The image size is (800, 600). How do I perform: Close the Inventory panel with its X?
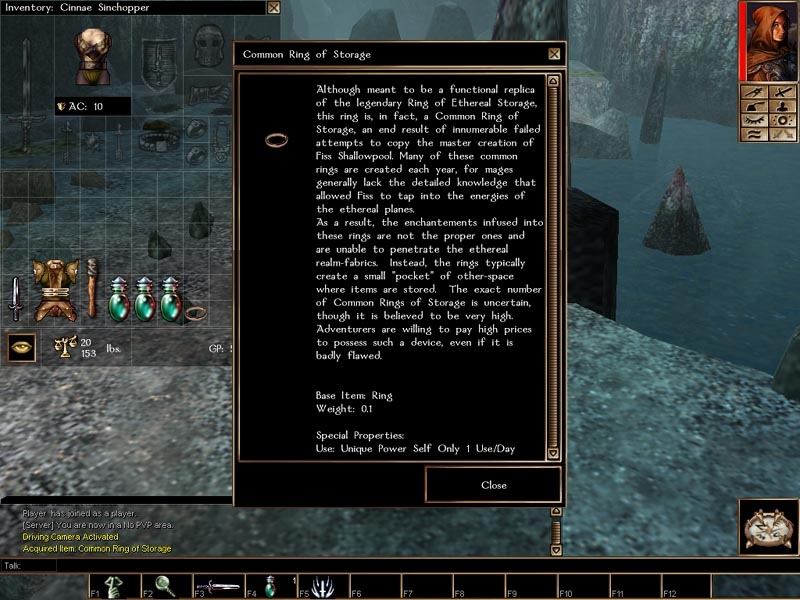tap(274, 8)
